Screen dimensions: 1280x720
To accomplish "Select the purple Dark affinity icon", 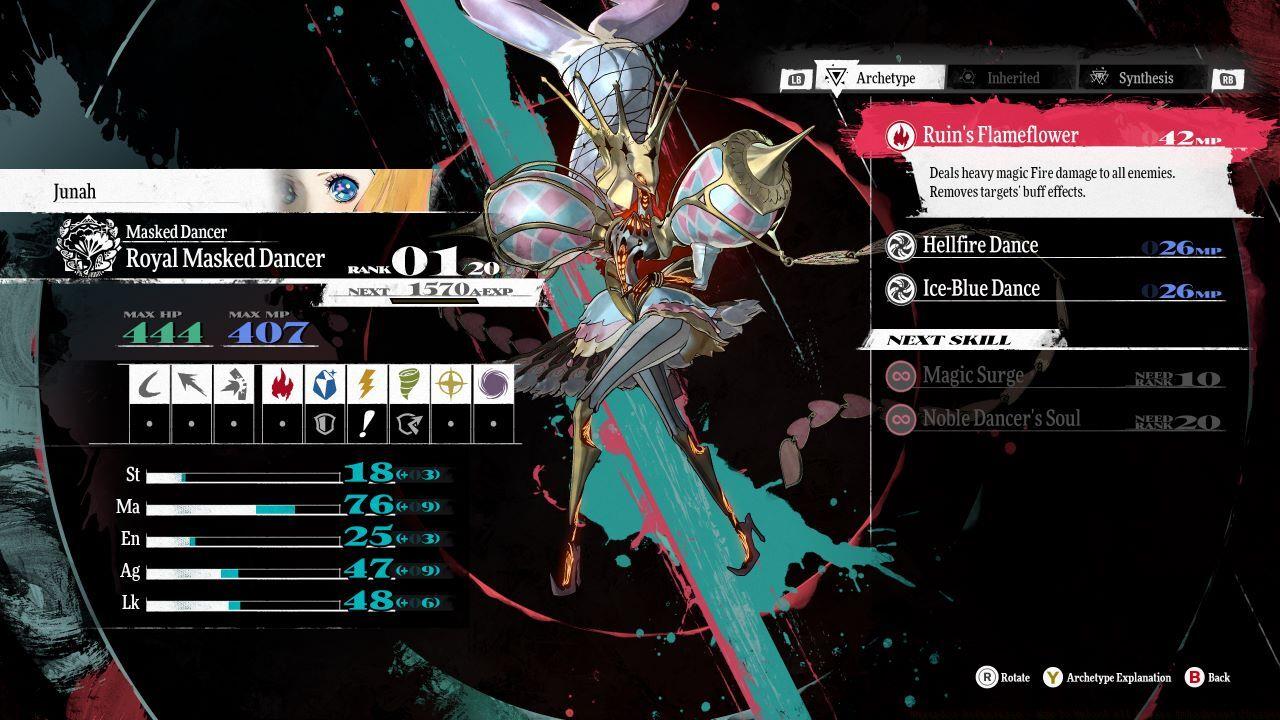I will pos(494,386).
